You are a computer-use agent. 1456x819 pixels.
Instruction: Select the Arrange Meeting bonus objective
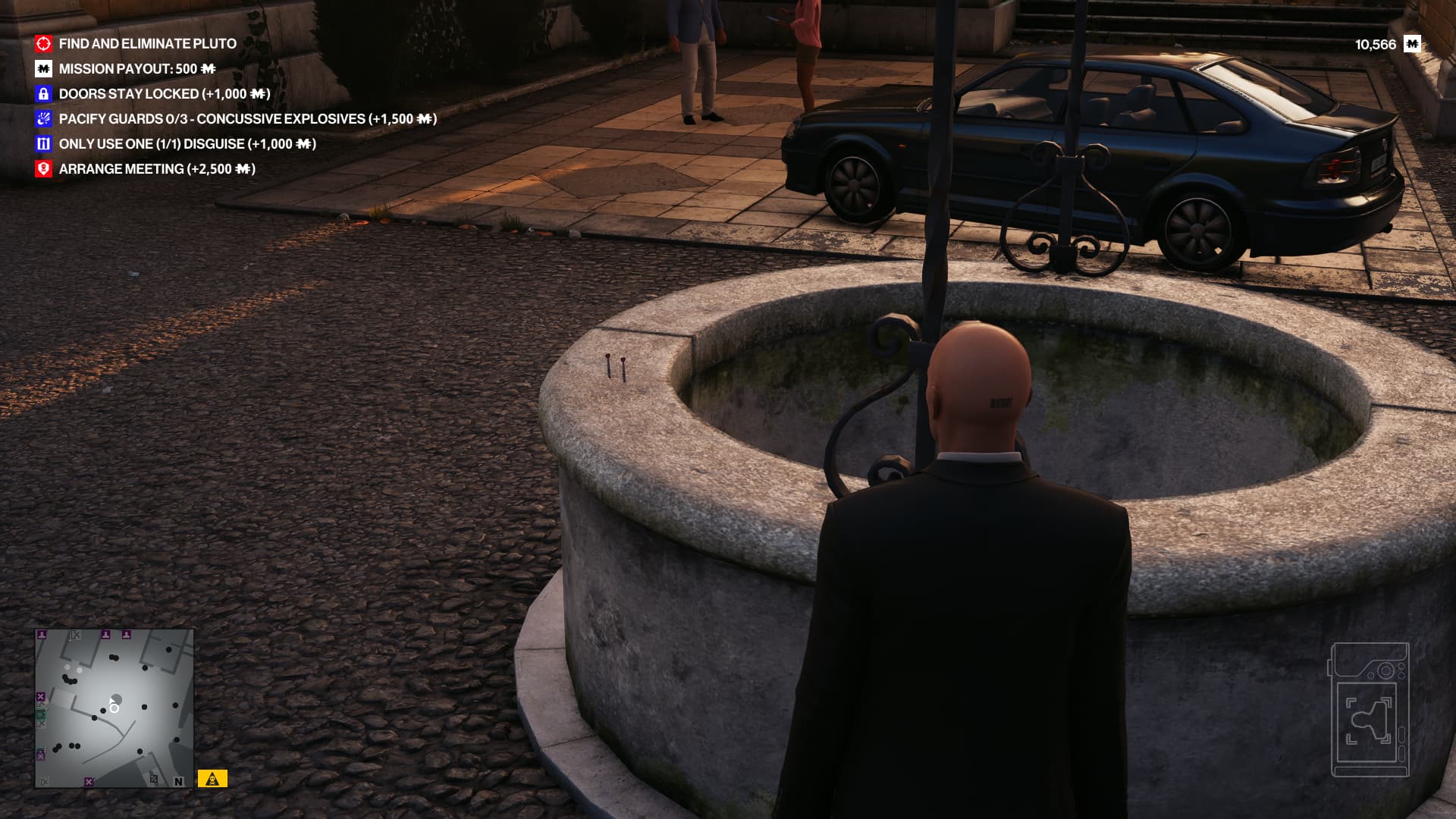156,169
